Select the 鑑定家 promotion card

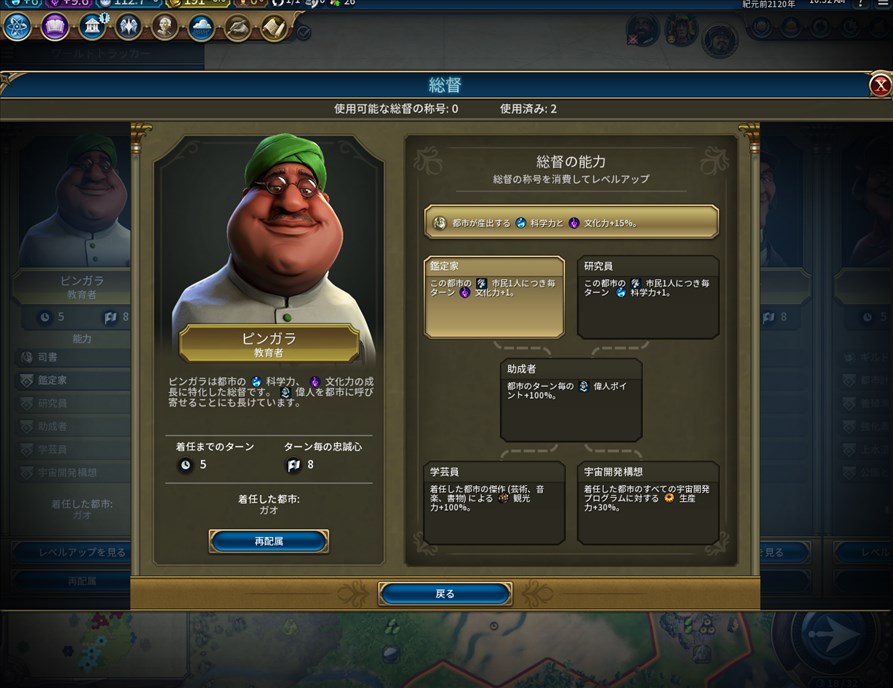(x=494, y=297)
